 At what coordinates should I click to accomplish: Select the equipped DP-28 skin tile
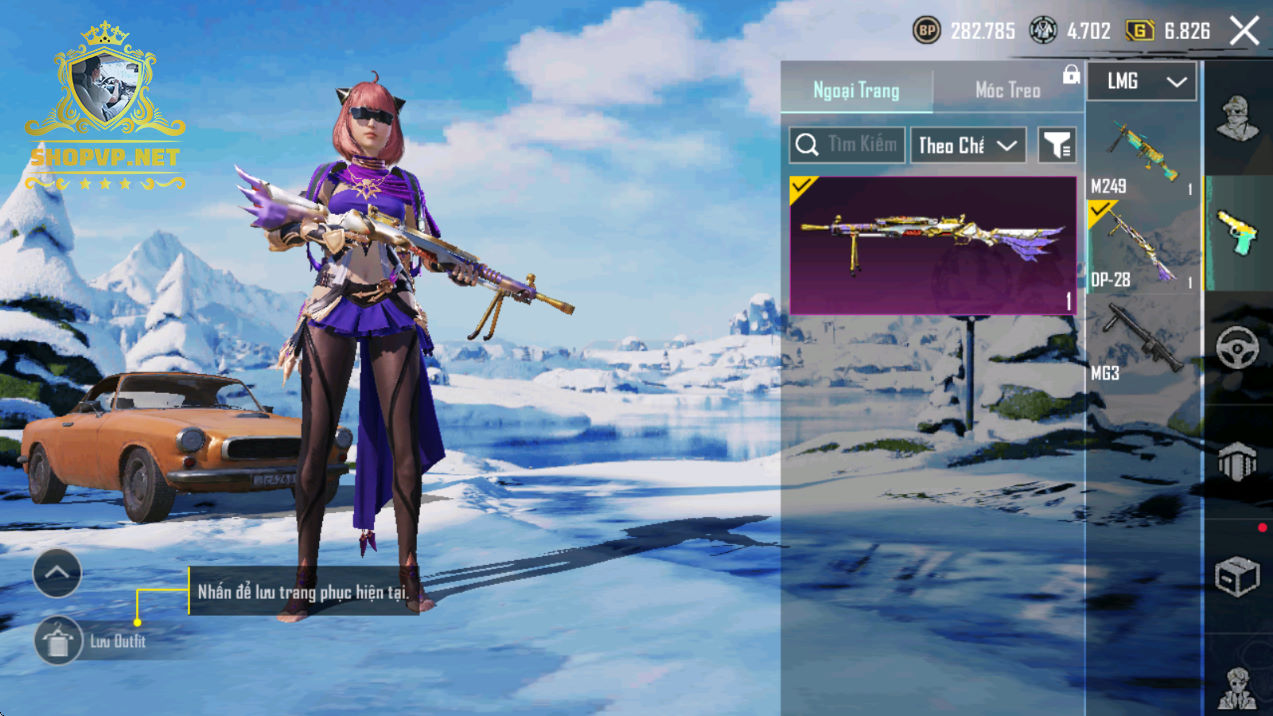[x=933, y=246]
